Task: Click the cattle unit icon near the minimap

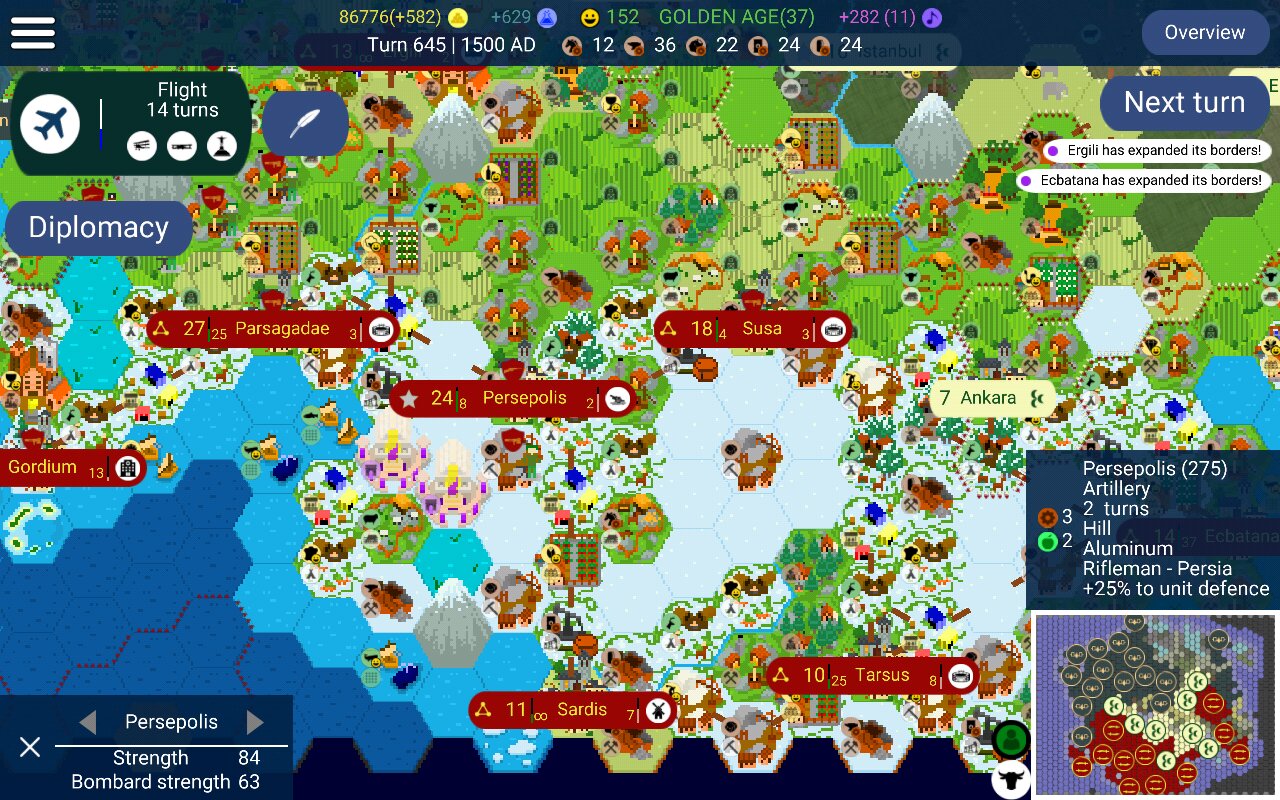Action: 1013,779
